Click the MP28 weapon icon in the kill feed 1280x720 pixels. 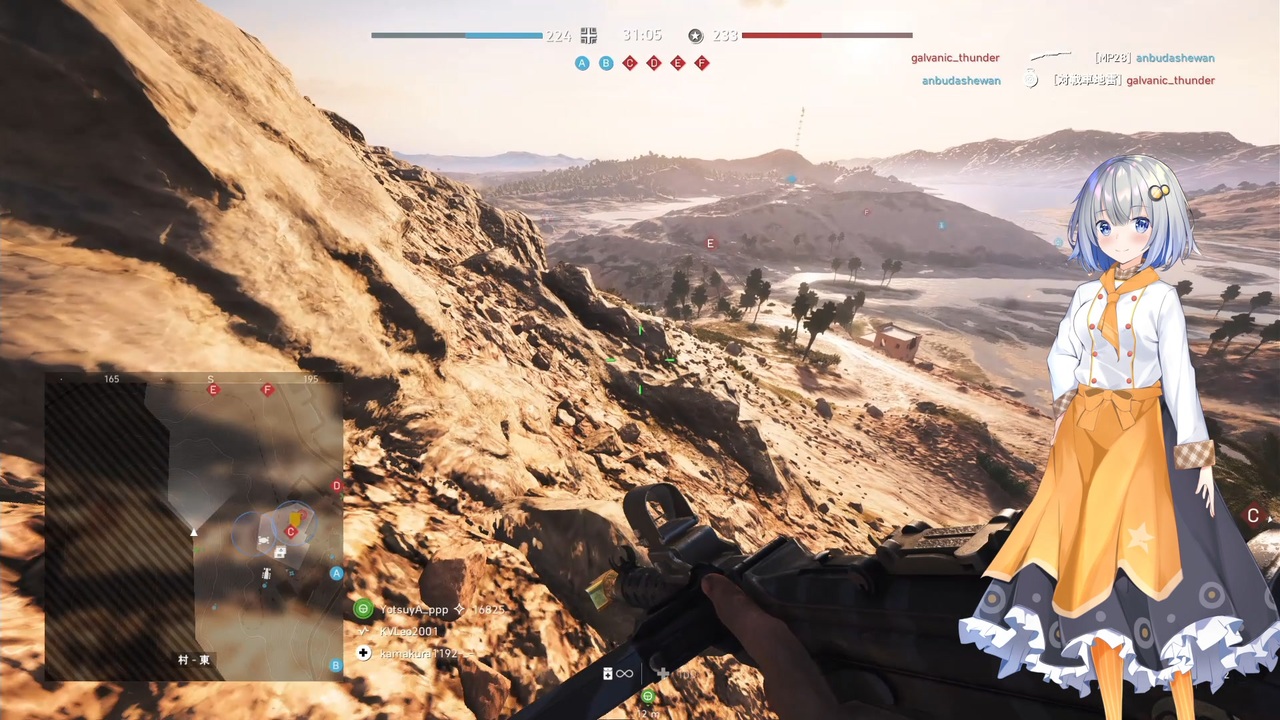point(1051,57)
